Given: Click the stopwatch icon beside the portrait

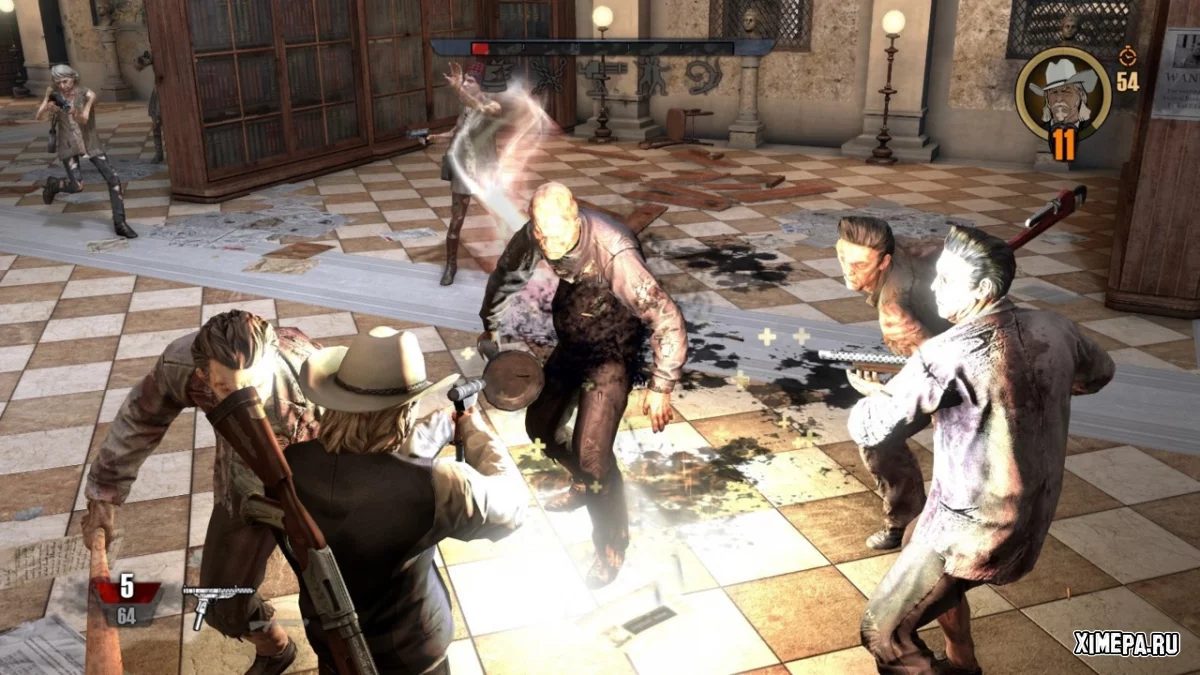Looking at the screenshot, I should click(1127, 56).
